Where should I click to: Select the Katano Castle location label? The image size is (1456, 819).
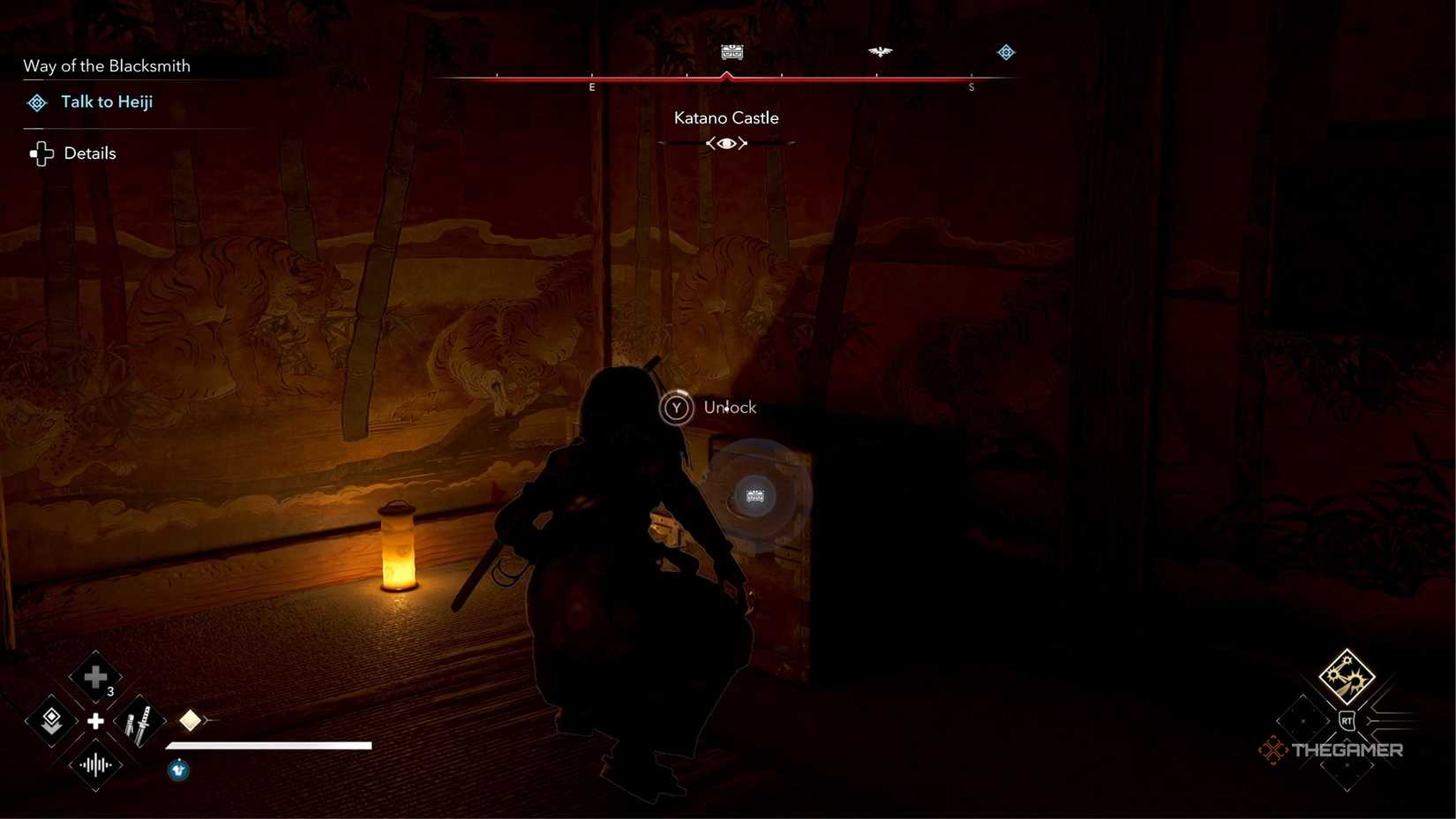click(726, 116)
